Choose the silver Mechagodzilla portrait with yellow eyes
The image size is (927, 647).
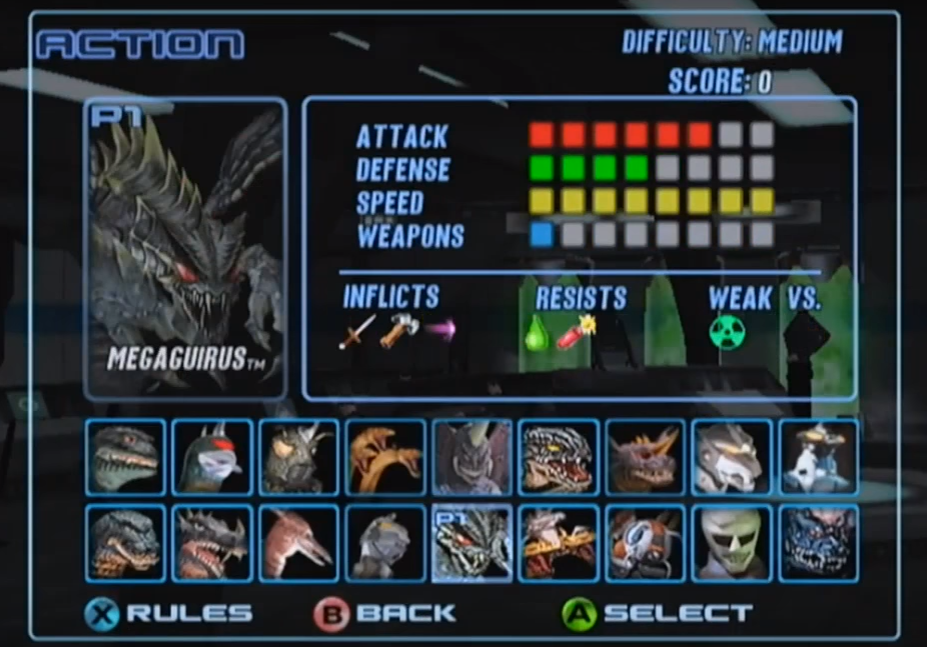(x=732, y=458)
